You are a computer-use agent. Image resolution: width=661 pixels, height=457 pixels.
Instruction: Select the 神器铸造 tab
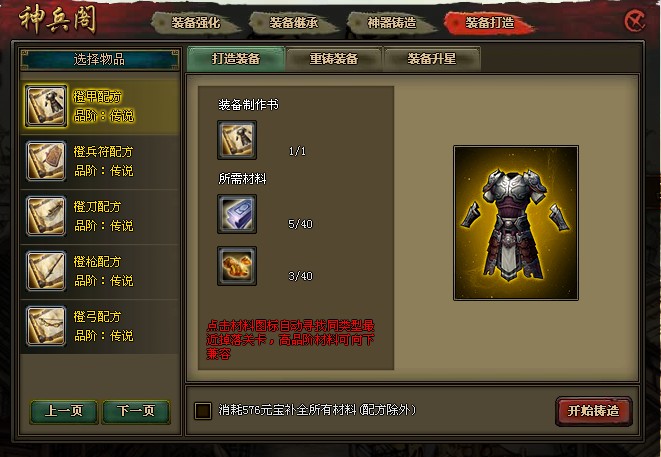point(394,21)
